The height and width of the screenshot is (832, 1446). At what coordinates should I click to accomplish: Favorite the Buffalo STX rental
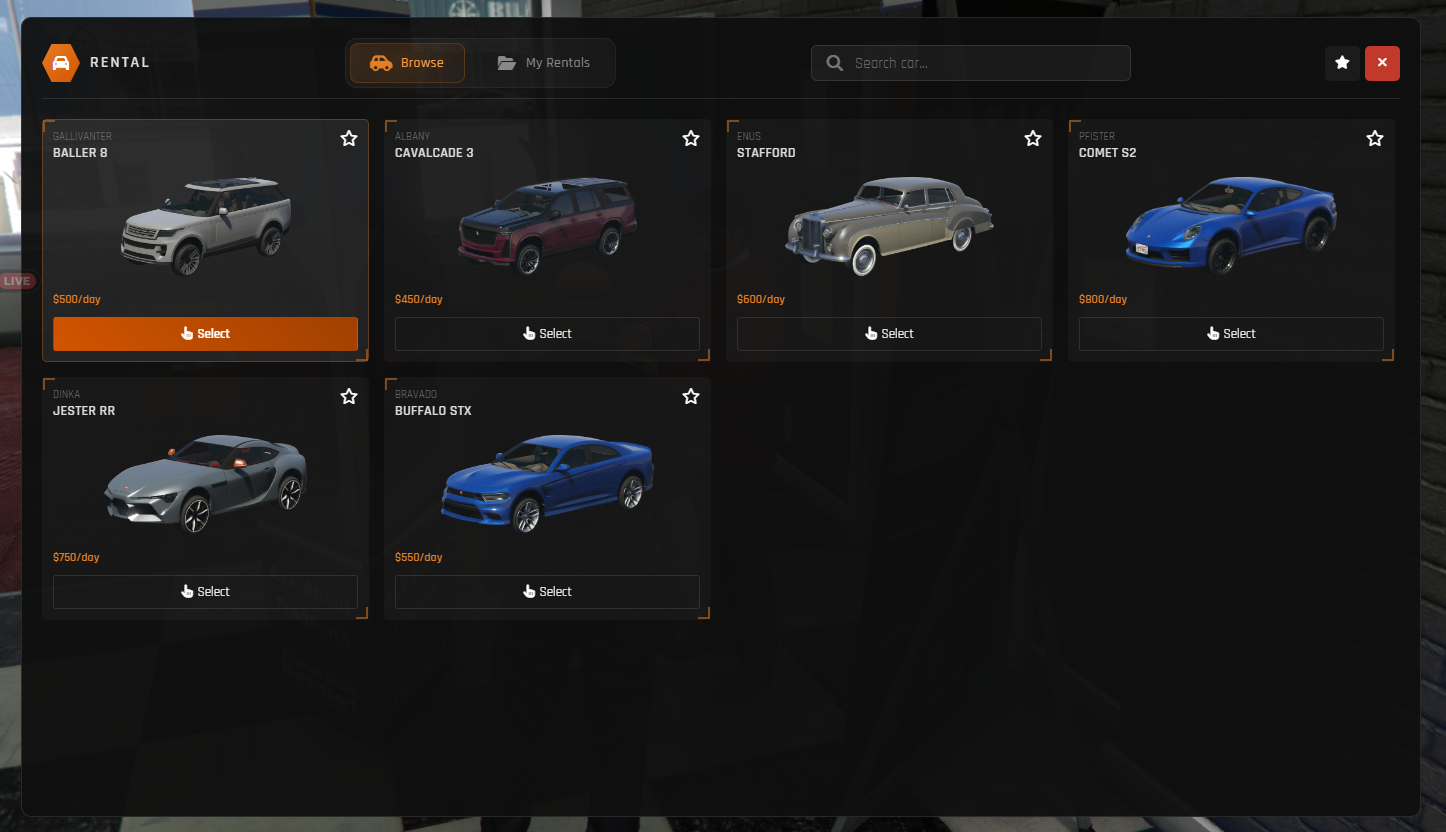point(690,396)
